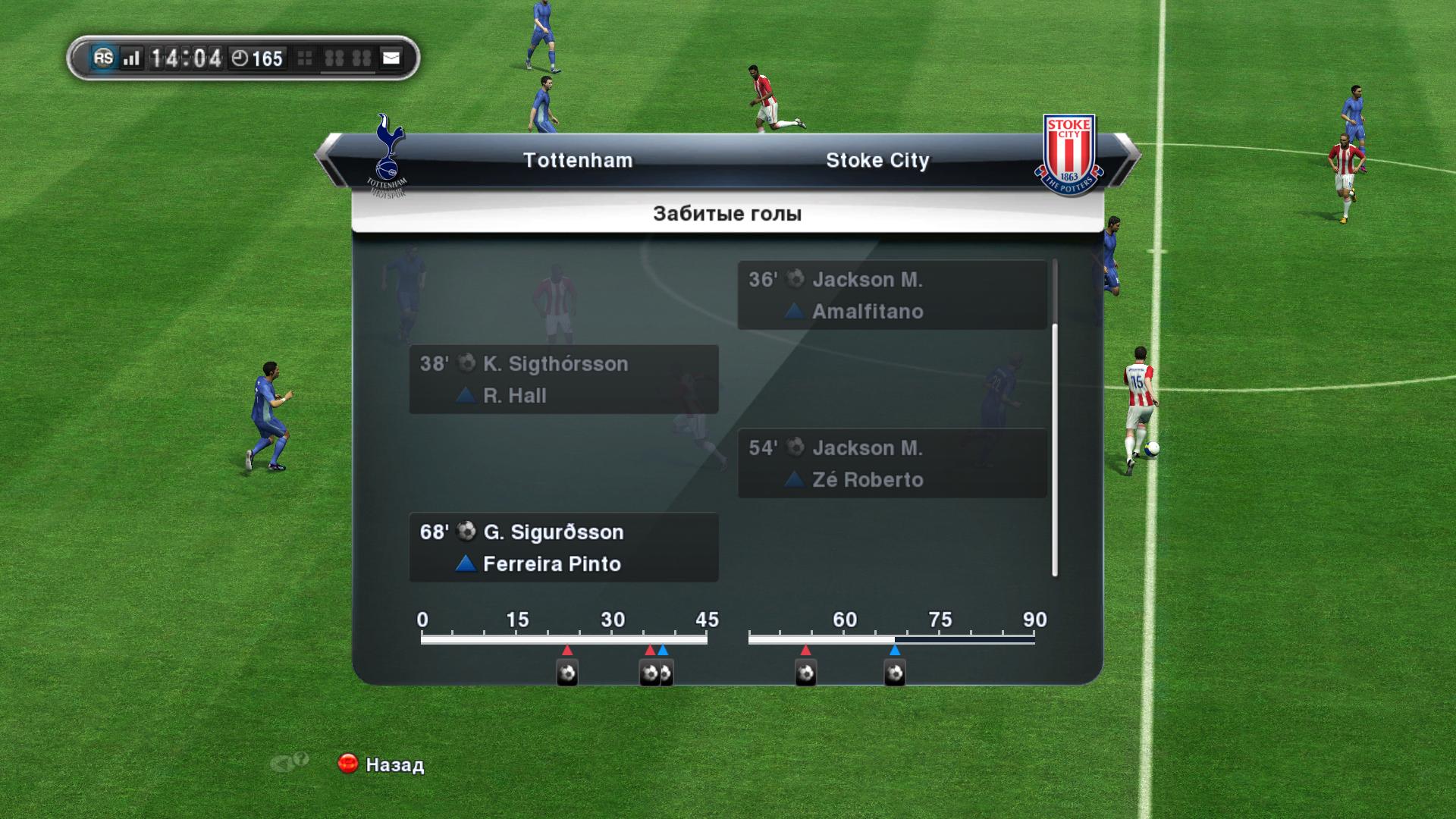Click the 54th-minute ball marker on timeline

pos(805,673)
